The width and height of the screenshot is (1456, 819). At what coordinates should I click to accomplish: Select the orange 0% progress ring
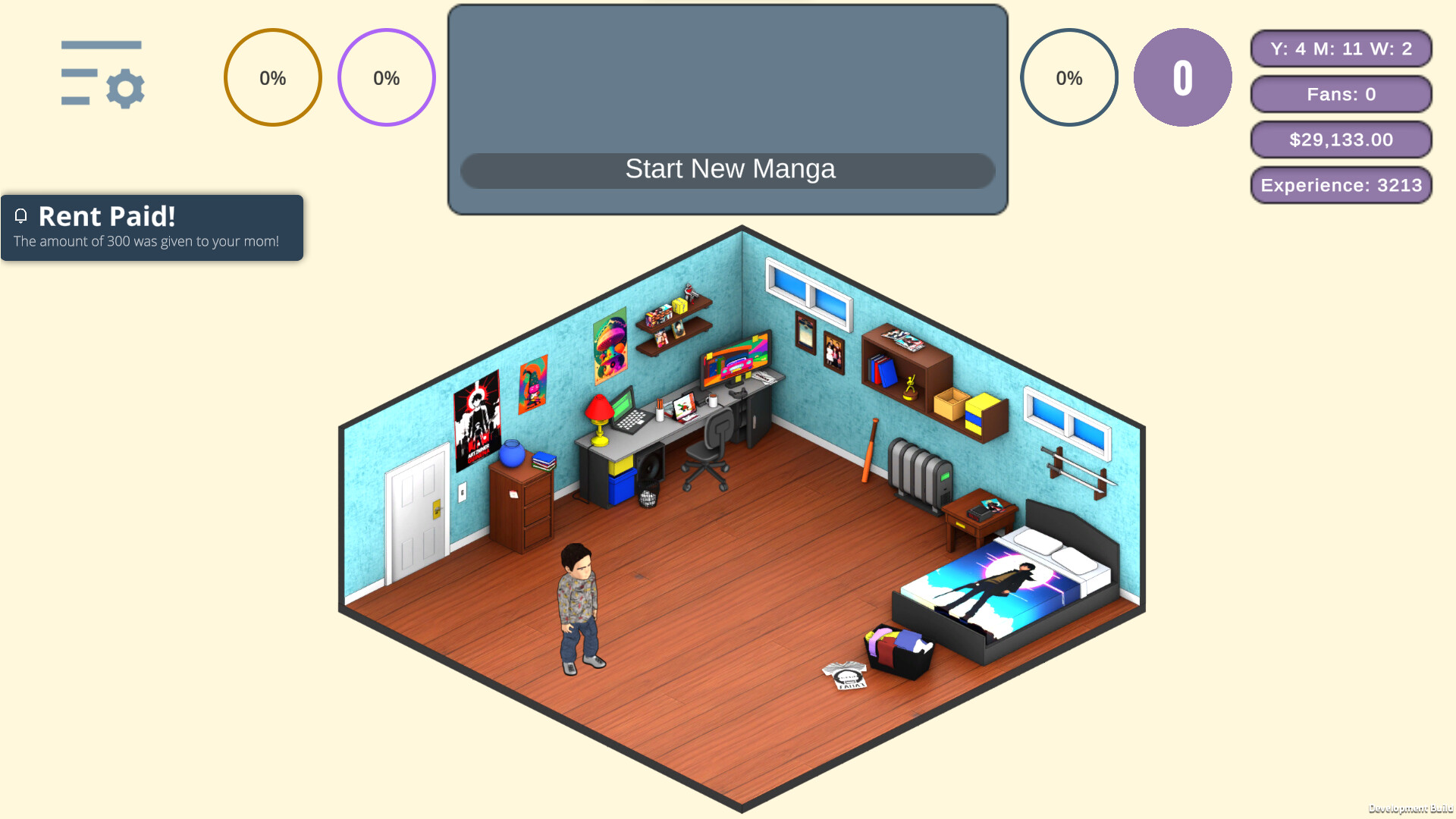tap(272, 77)
